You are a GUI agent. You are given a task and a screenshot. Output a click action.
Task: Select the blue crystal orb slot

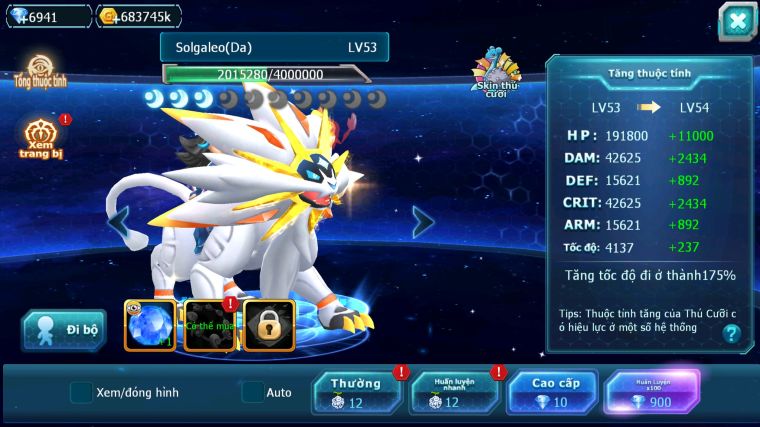tap(150, 326)
